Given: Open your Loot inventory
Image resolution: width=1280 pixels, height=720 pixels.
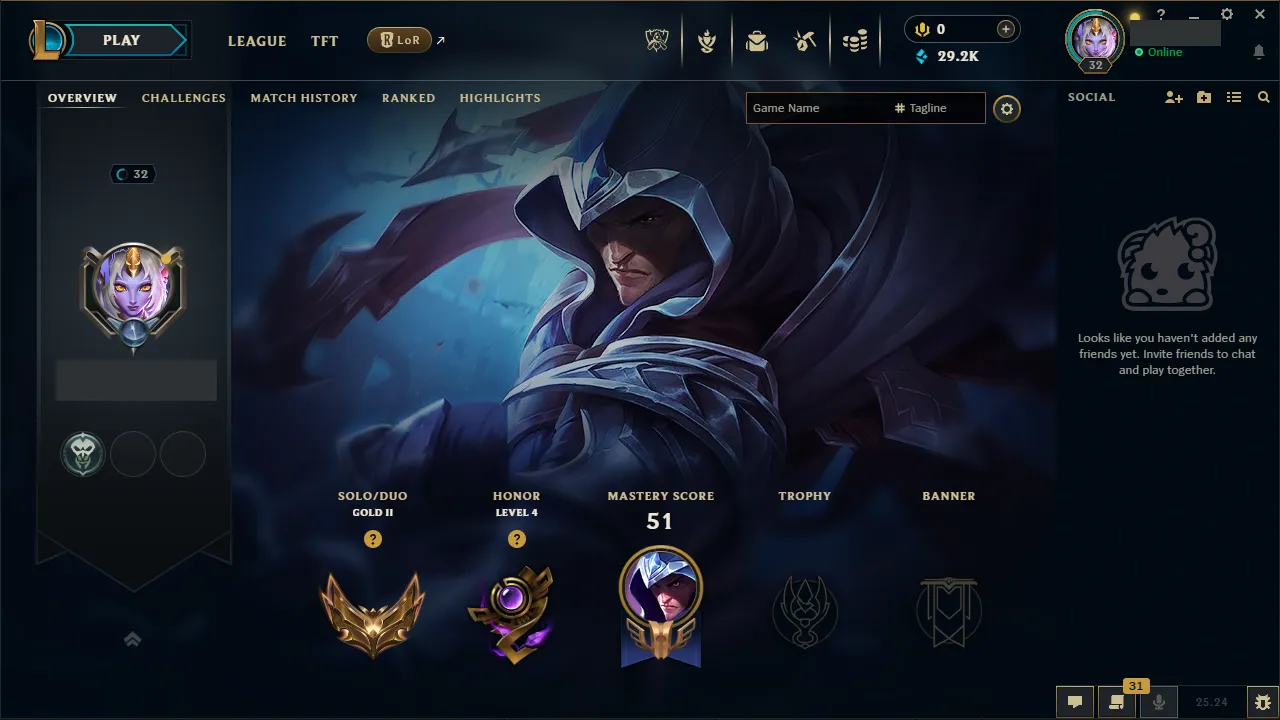Looking at the screenshot, I should click(x=757, y=40).
